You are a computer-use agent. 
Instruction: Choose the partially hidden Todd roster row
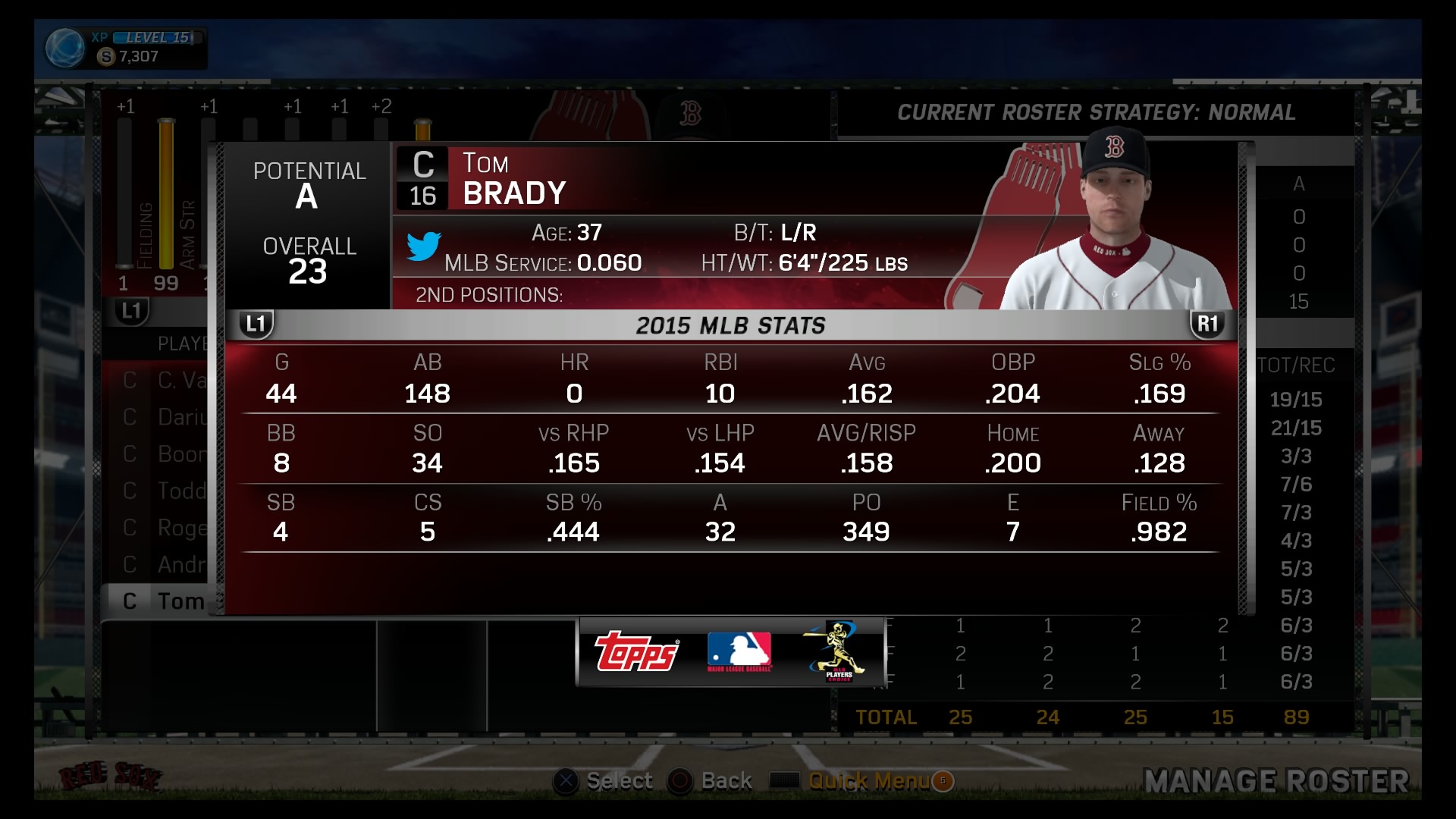(163, 491)
